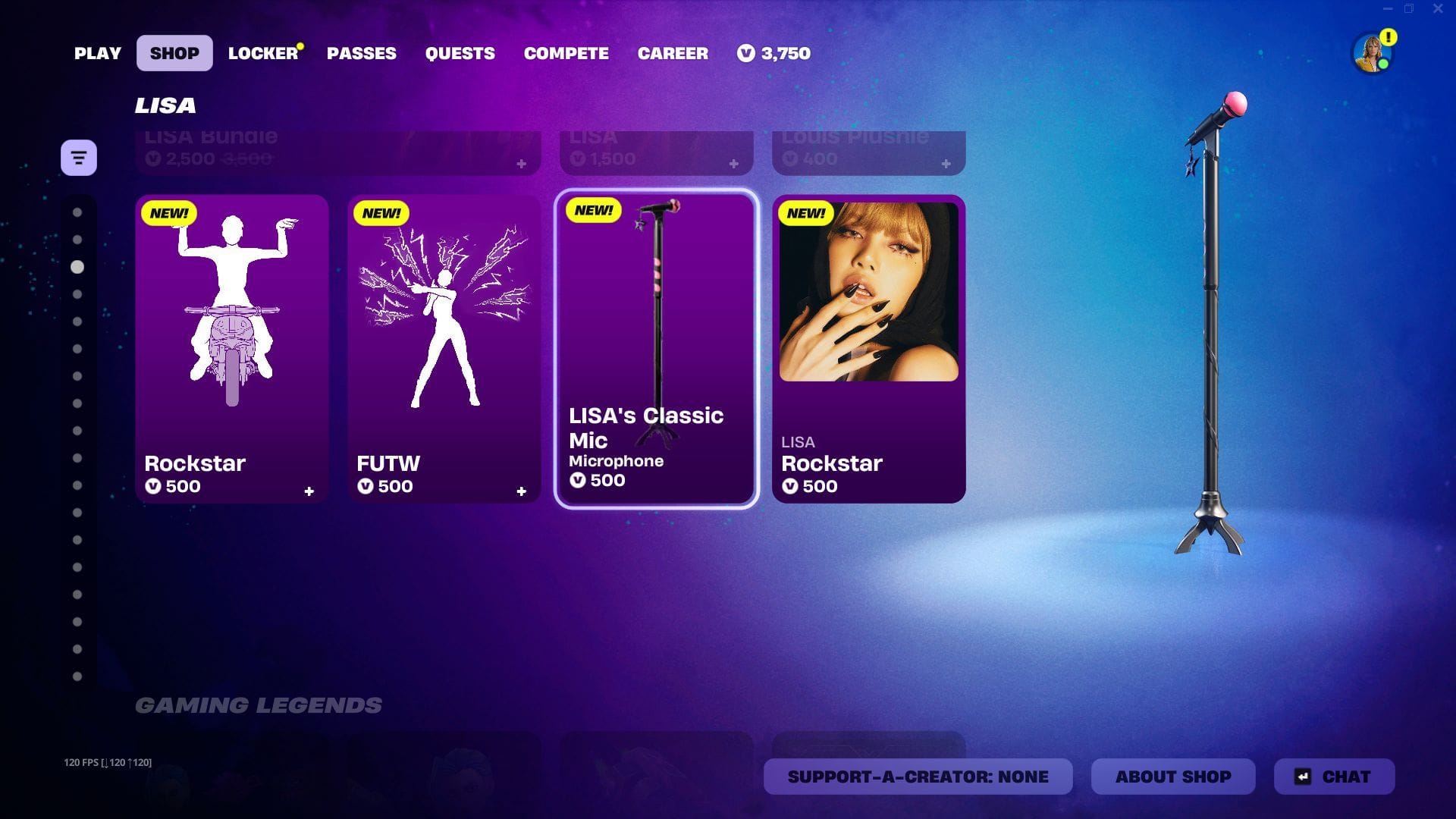Viewport: 1456px width, 819px height.
Task: Click the chat speech icon next to CHAT
Action: point(1302,777)
